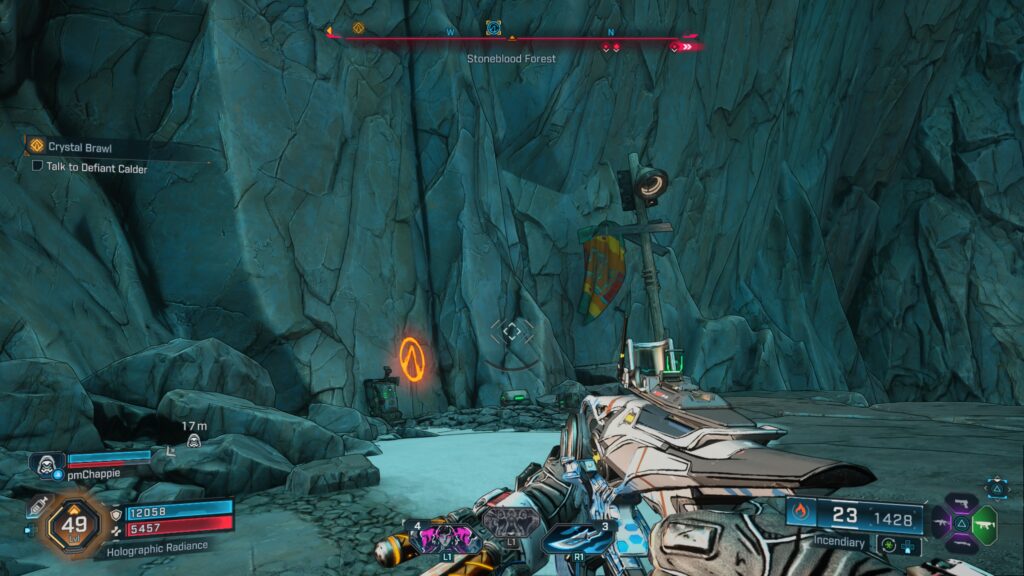Select the left purple rifle weapon slot
This screenshot has height=576, width=1024.
939,521
